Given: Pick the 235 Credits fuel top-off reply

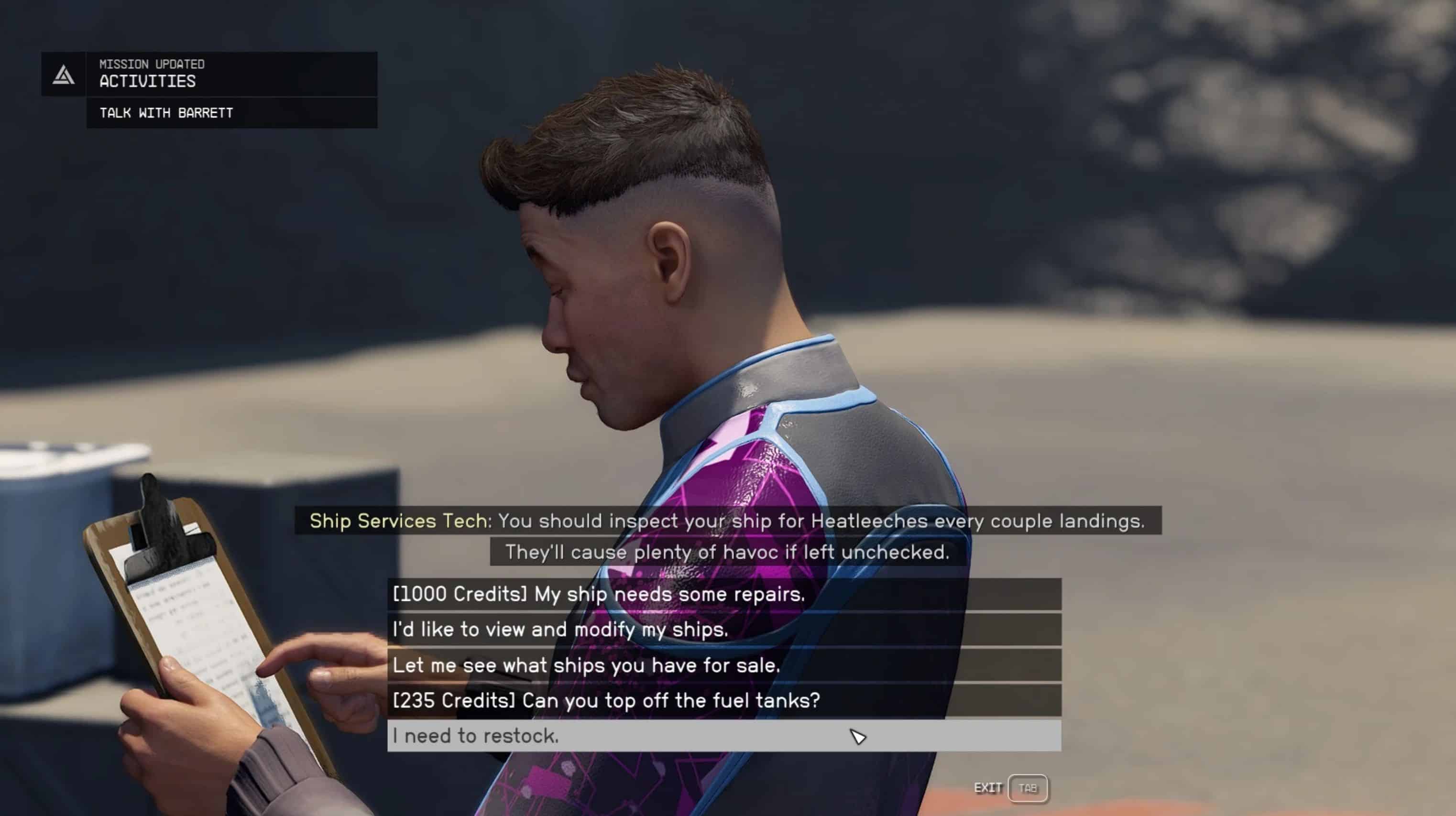Looking at the screenshot, I should (723, 701).
